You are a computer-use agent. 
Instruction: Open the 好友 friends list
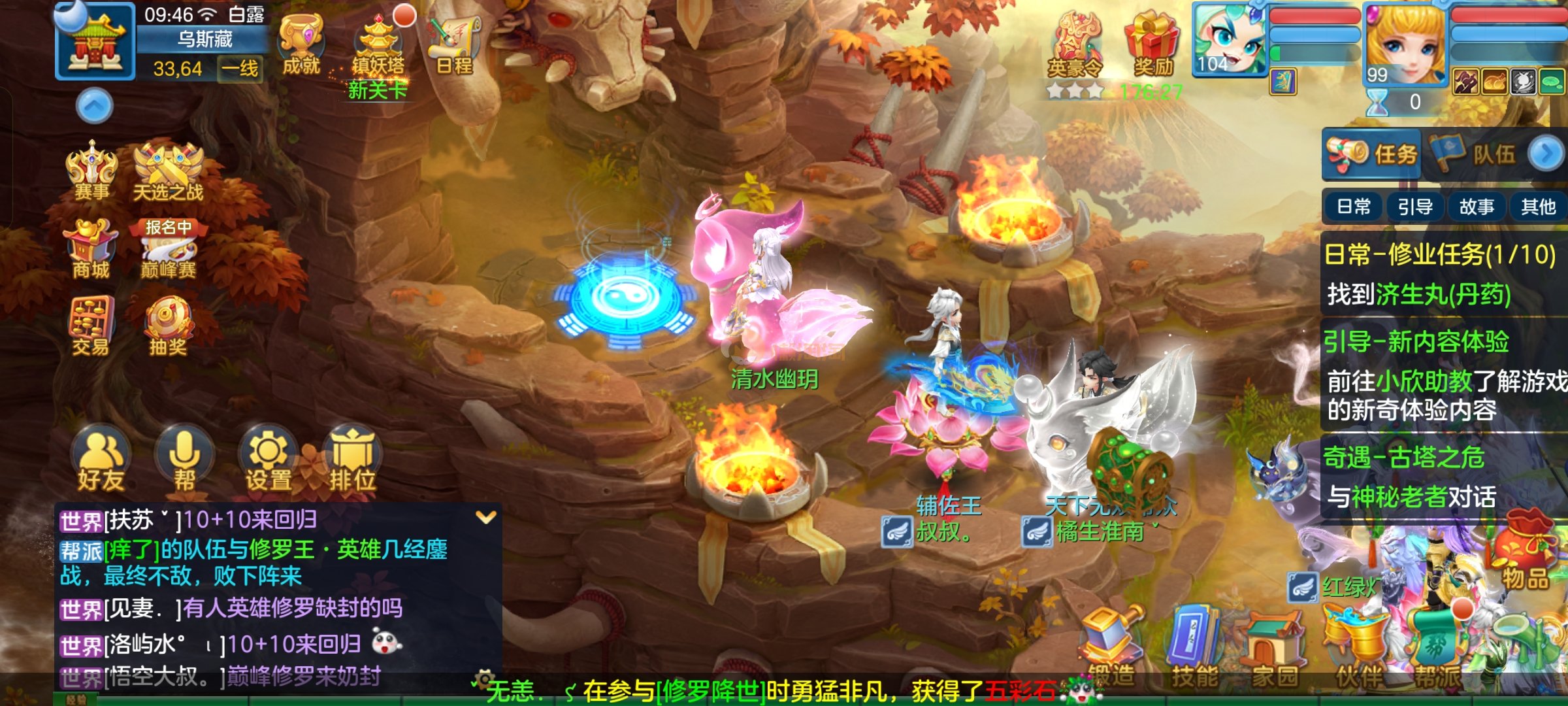[x=101, y=460]
